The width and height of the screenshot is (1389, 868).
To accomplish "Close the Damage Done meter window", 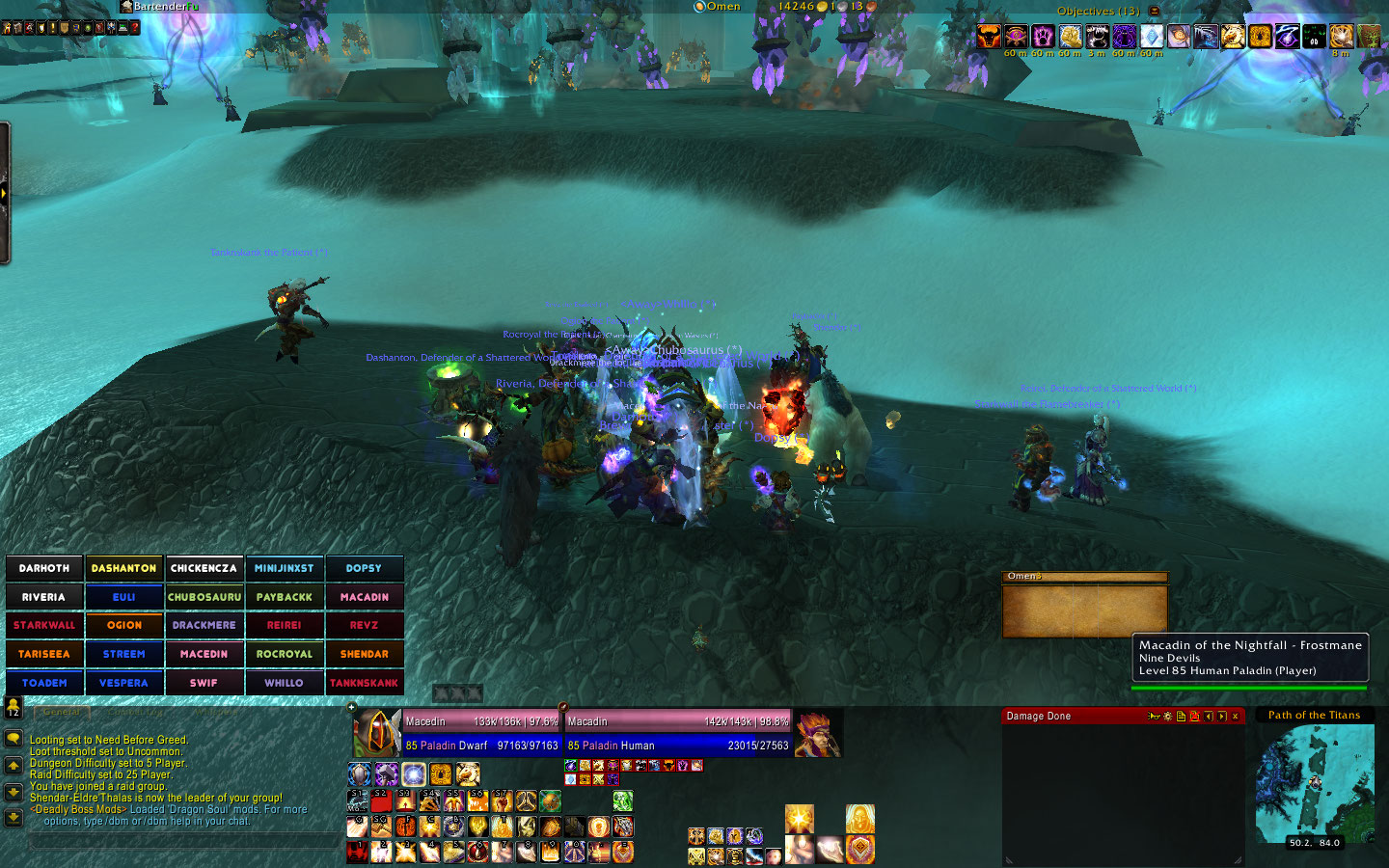I will [x=1235, y=717].
